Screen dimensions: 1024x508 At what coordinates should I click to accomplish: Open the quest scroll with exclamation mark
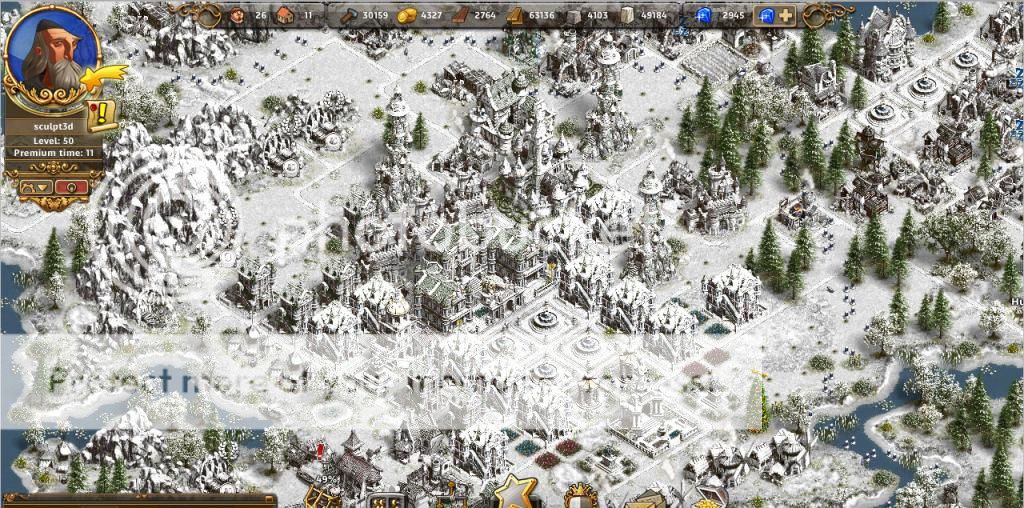[x=100, y=114]
